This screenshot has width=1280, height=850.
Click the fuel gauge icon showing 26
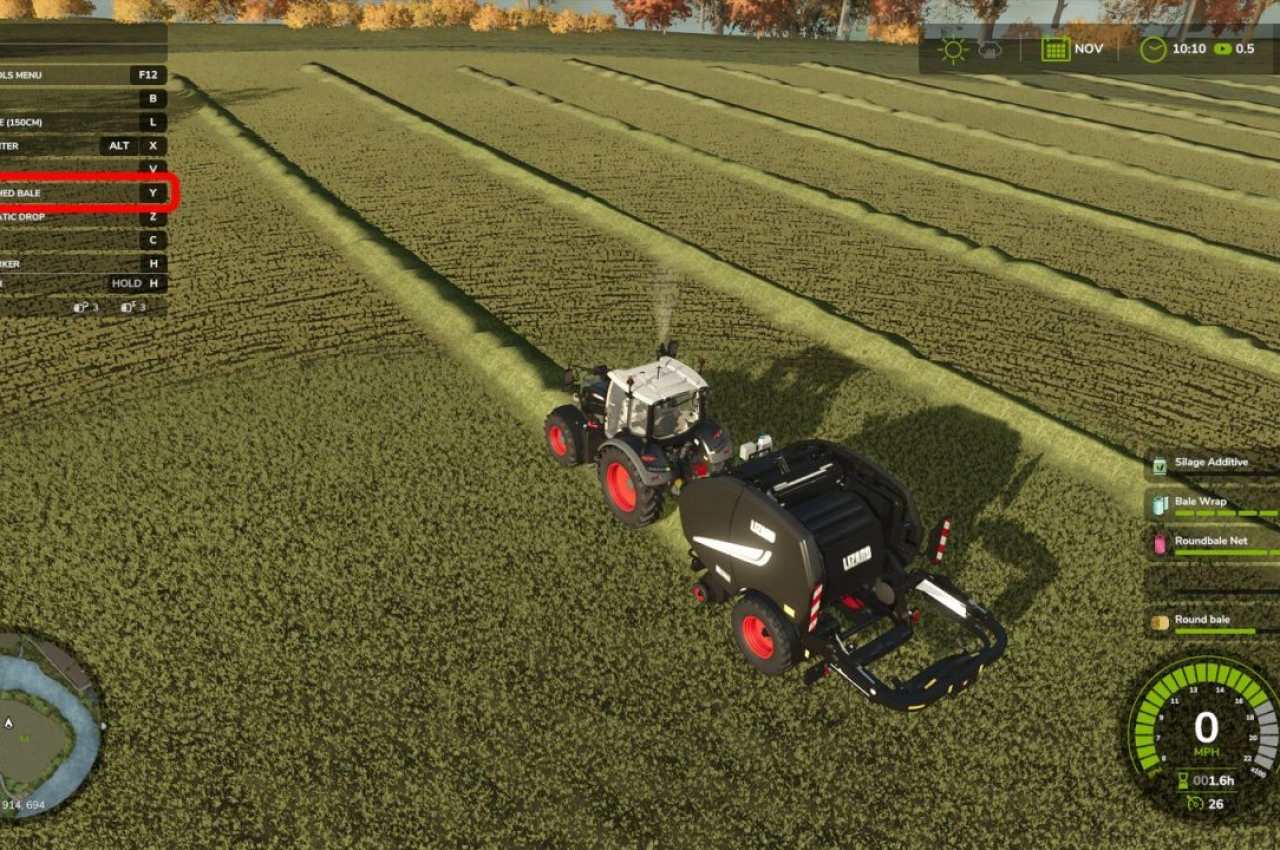(1196, 803)
